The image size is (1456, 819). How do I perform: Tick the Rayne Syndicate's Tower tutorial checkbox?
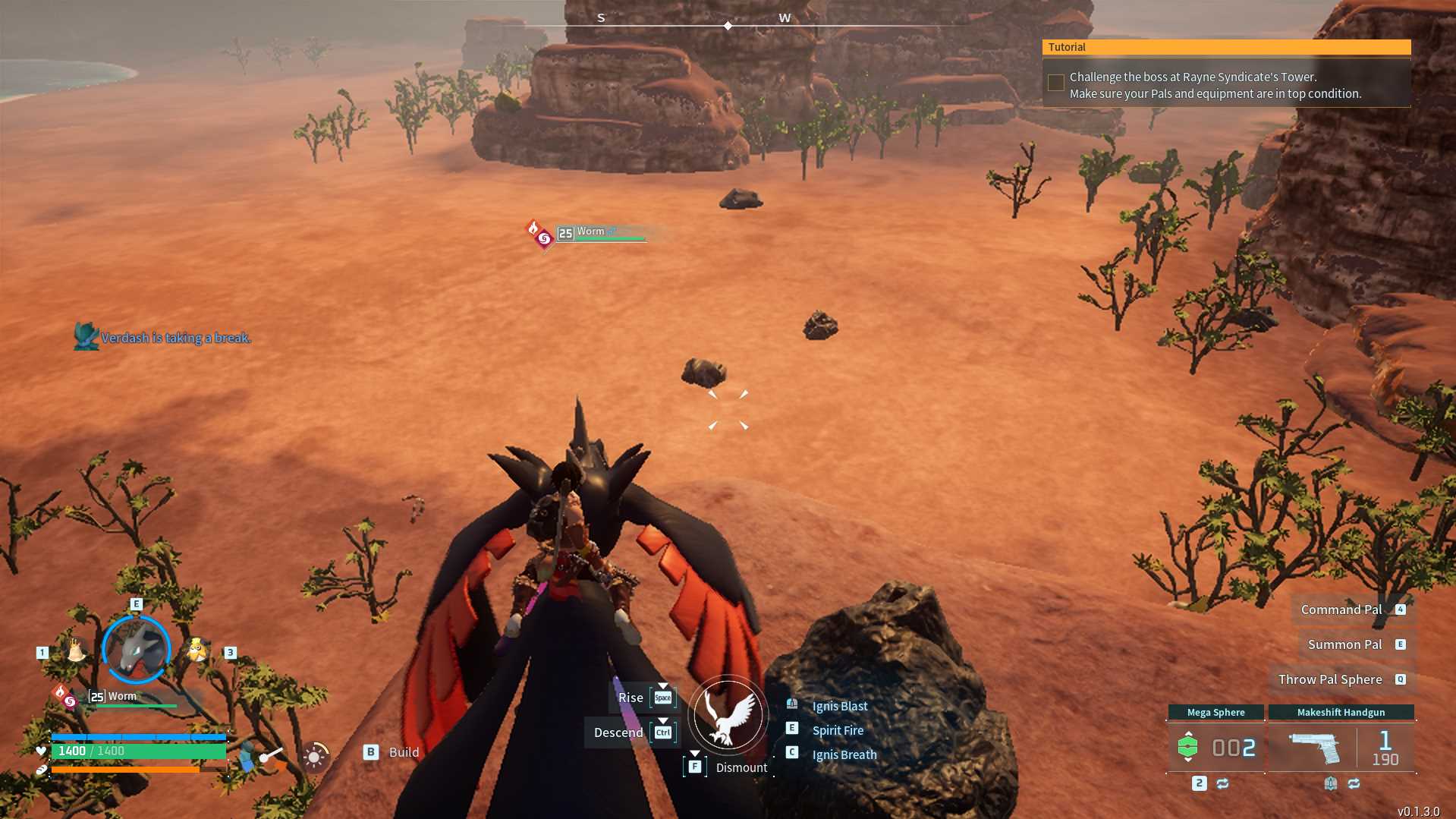click(x=1055, y=83)
